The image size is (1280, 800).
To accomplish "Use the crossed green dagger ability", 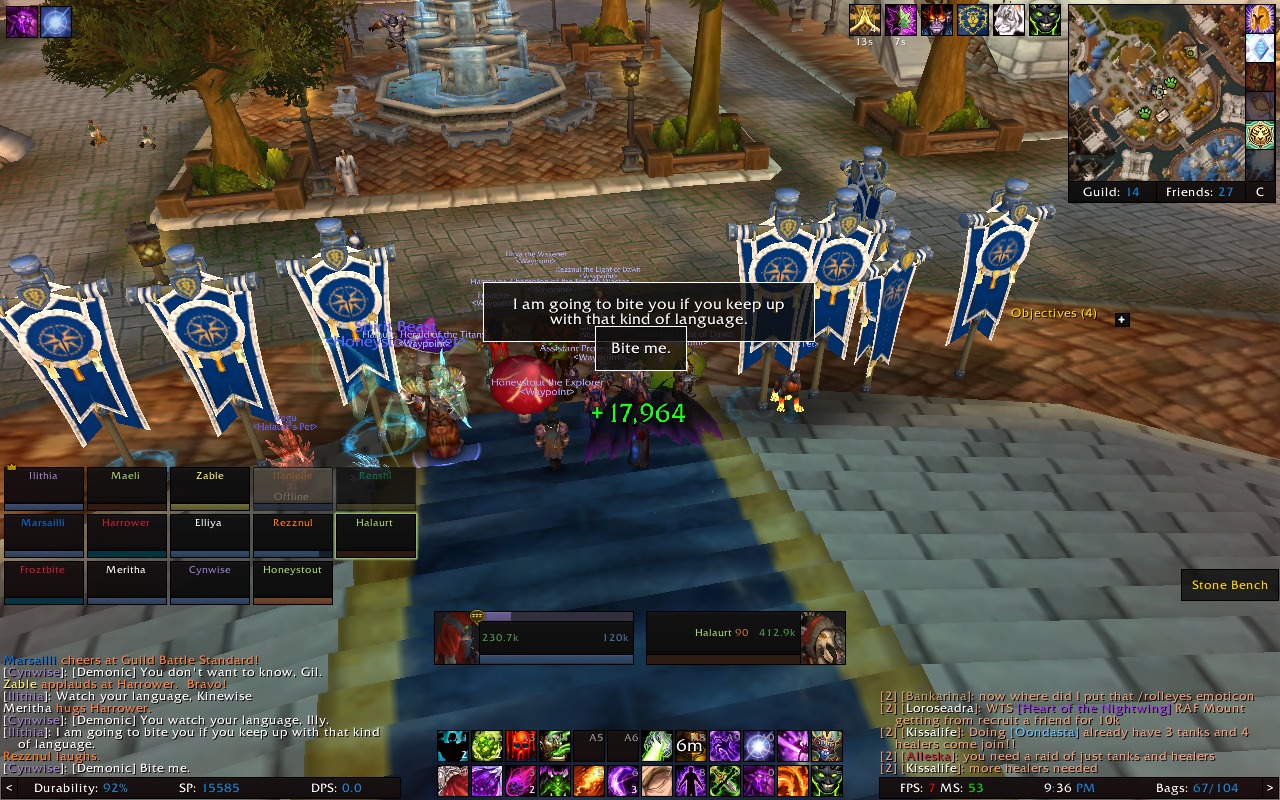I will coord(725,780).
